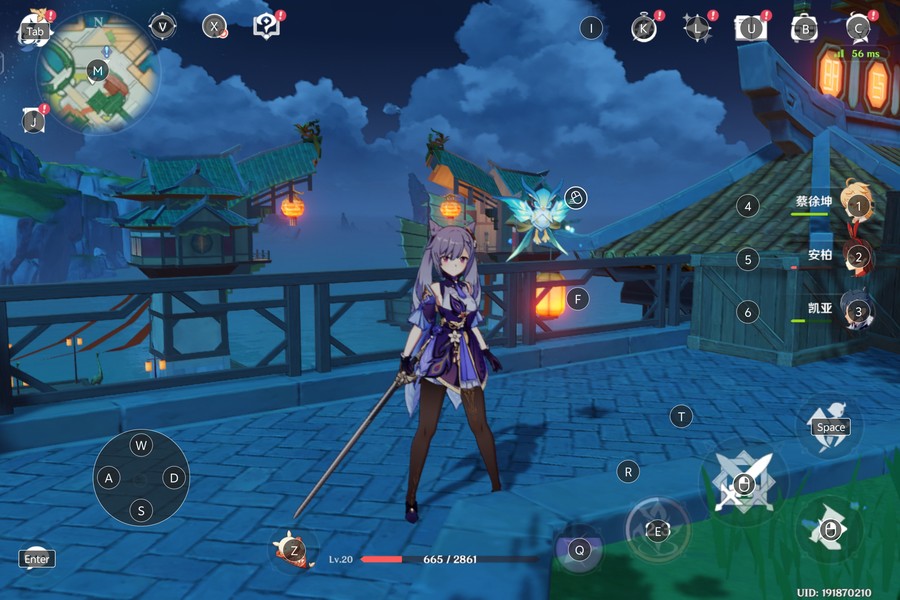Tap the sprint dash button
The image size is (900, 600).
click(830, 530)
